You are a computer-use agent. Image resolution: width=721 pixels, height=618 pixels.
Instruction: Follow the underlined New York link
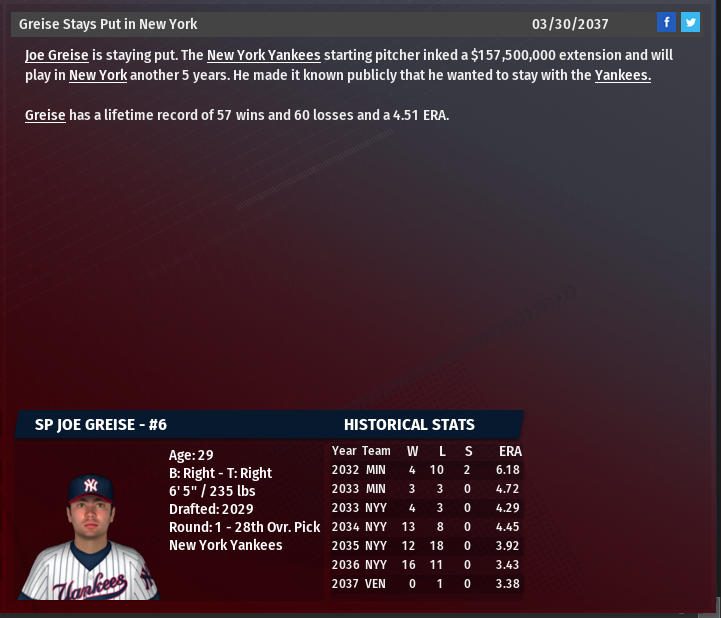[x=98, y=75]
